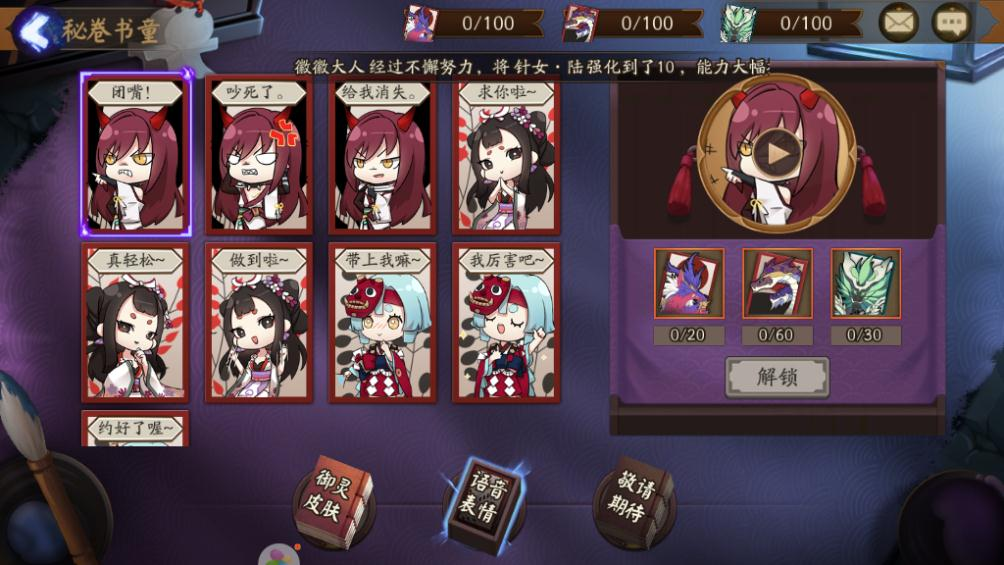Open the chat speech bubble icon
This screenshot has width=1004, height=565.
tap(951, 22)
